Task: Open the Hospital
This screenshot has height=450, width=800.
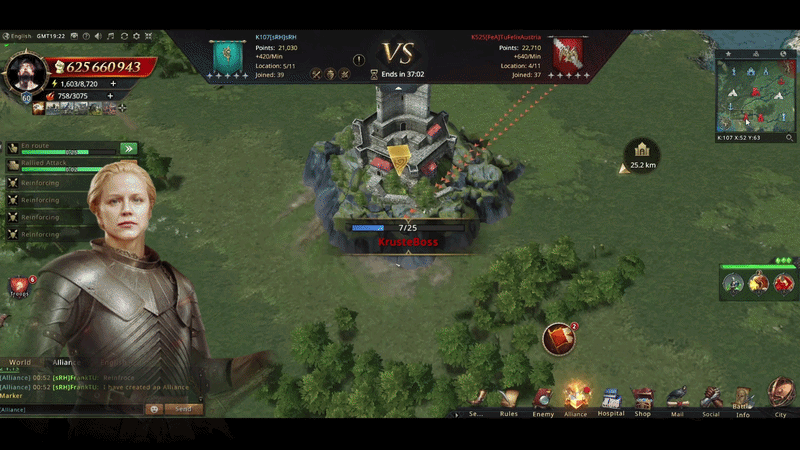Action: coord(610,398)
